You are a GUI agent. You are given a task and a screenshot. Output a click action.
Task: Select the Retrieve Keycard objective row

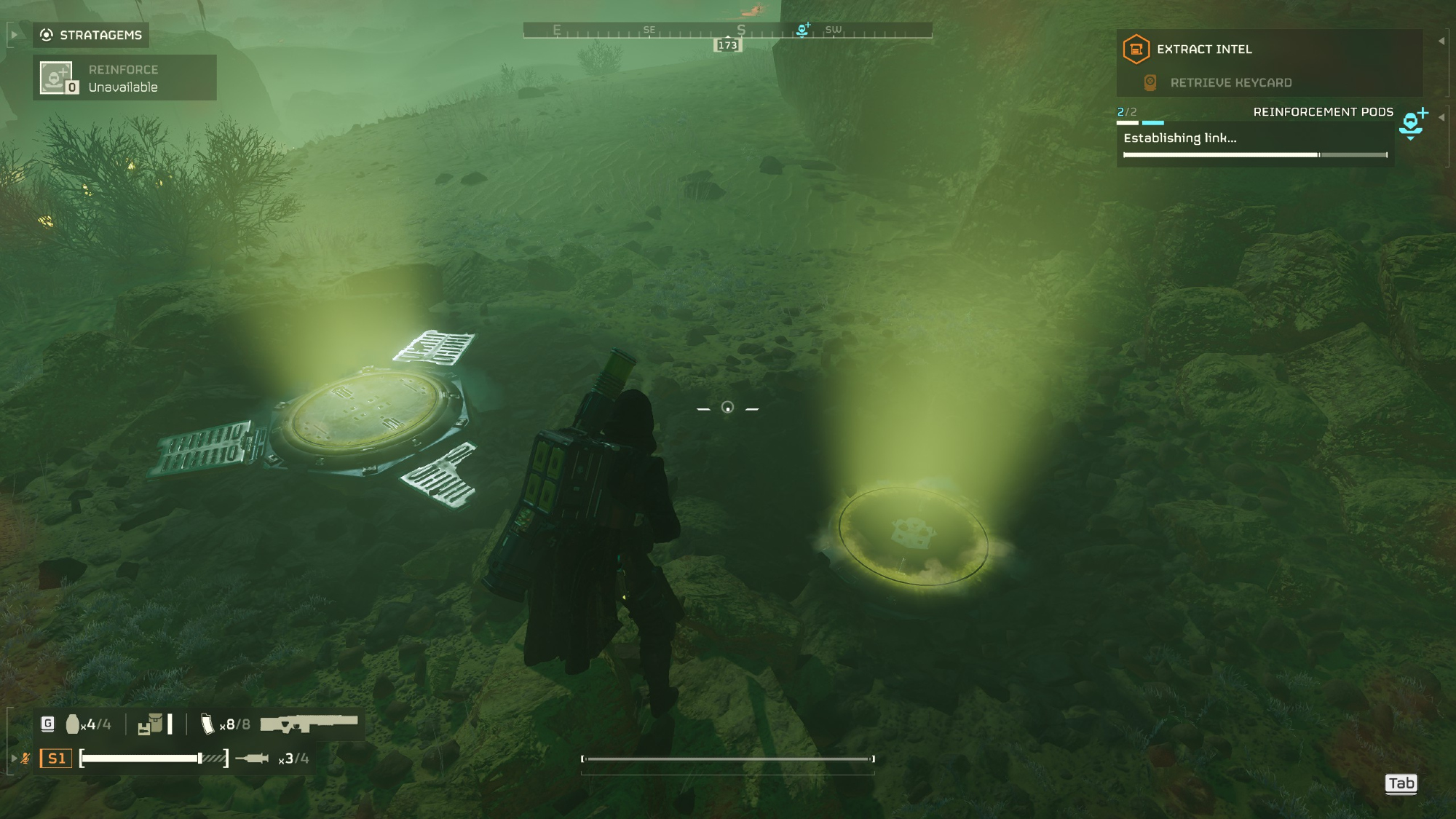1230,83
